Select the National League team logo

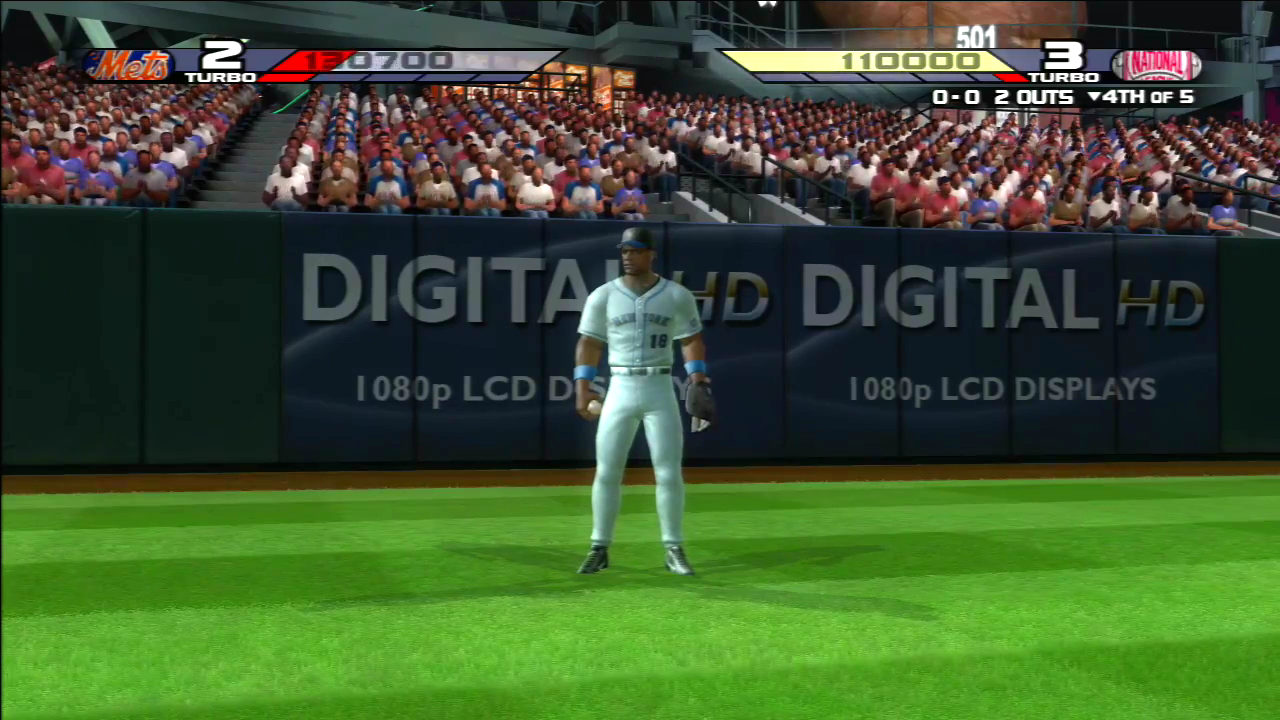click(1155, 66)
